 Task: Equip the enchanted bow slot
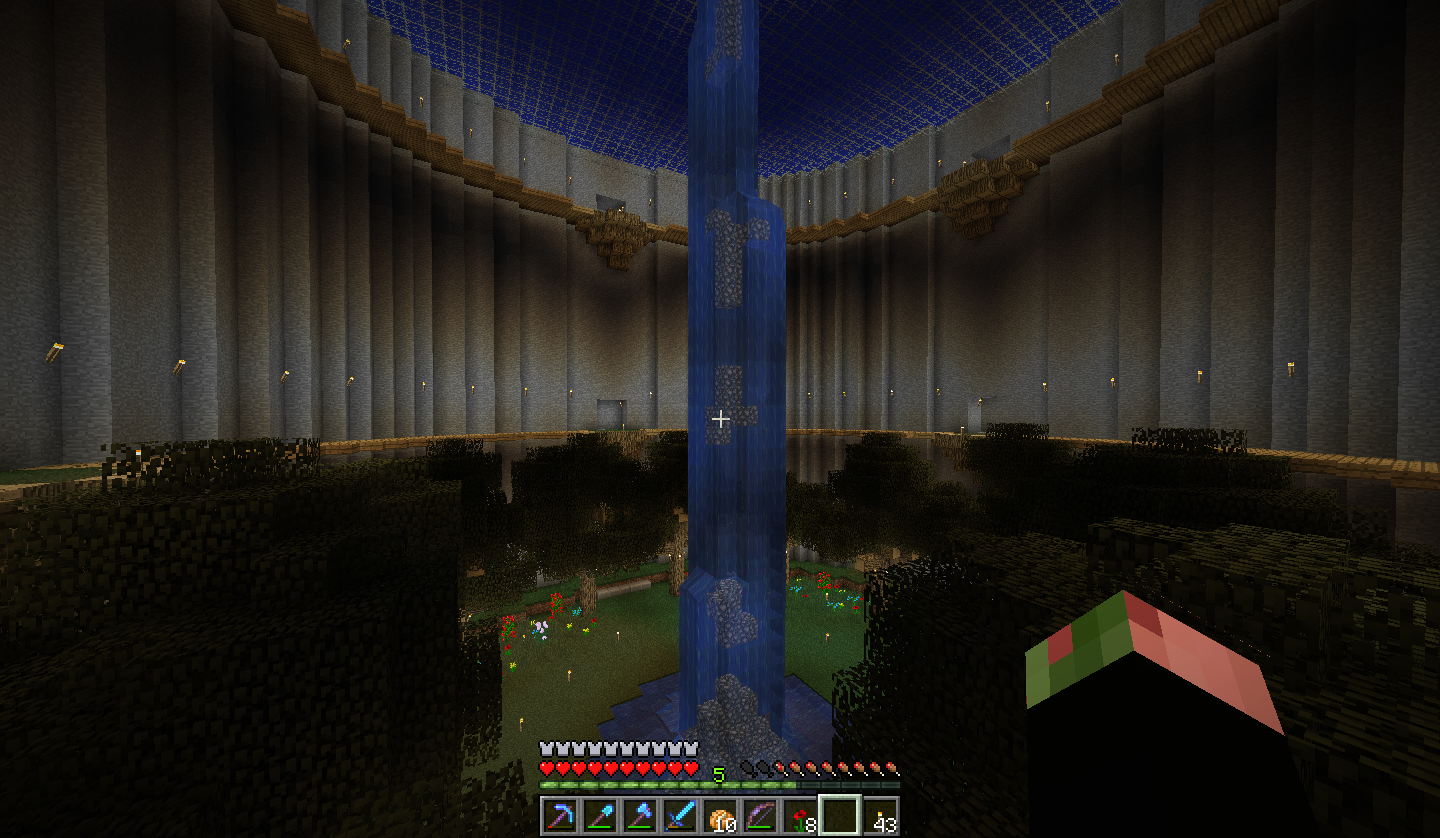click(x=760, y=815)
